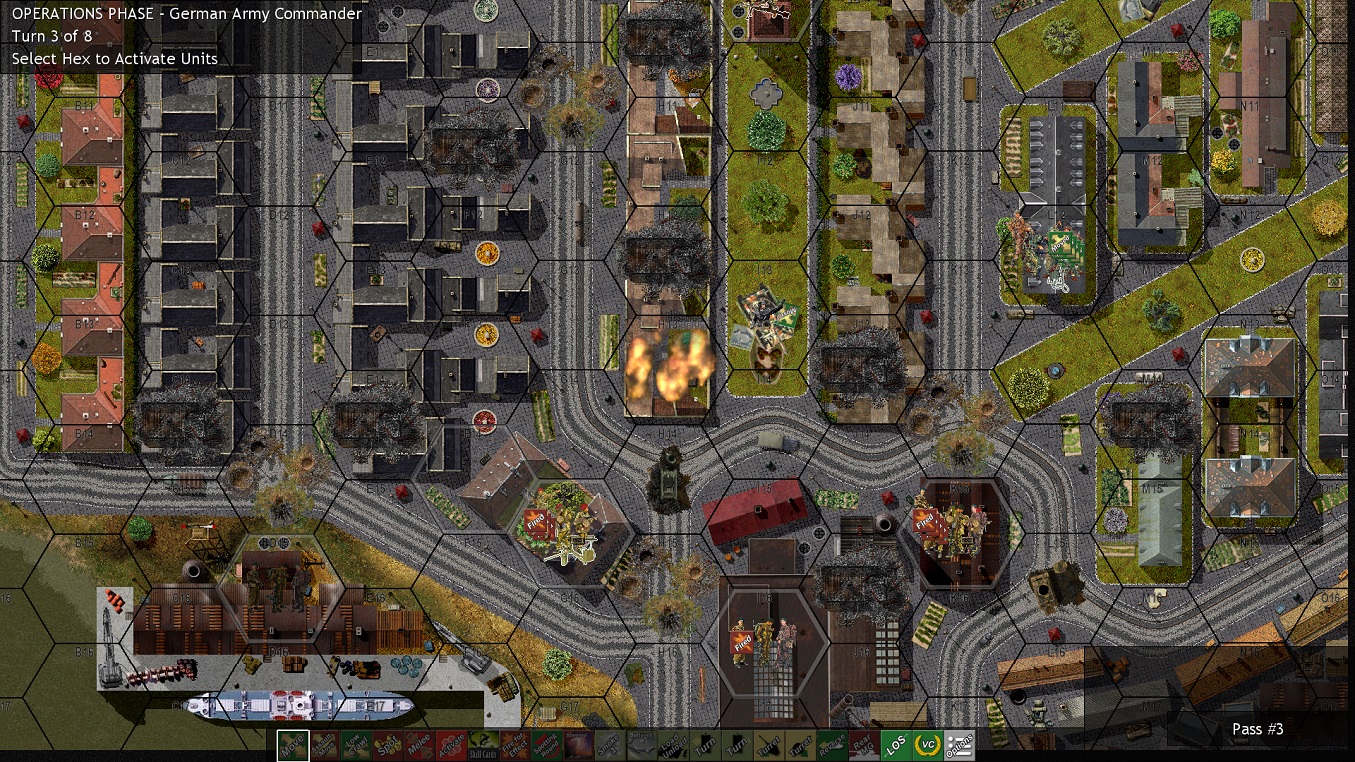Select the Smoke deployment icon
Screen dimensions: 1355x762
click(x=609, y=745)
